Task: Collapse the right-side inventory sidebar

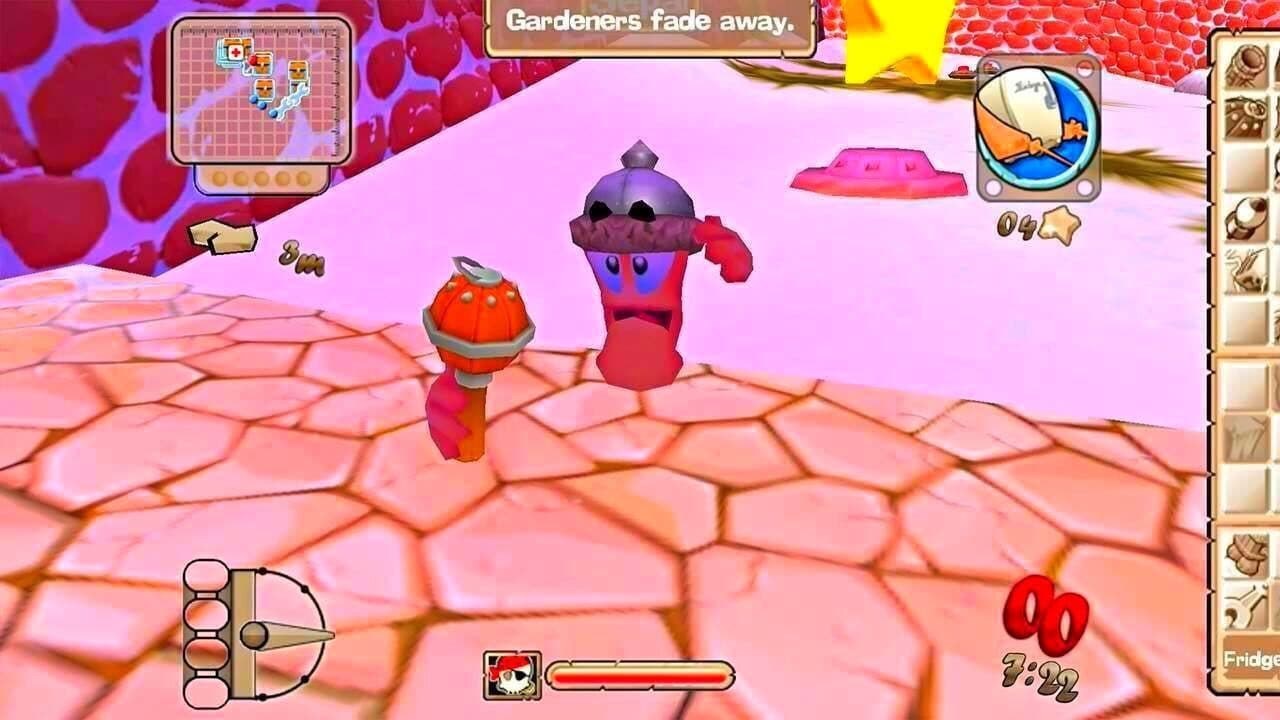Action: 1212,360
